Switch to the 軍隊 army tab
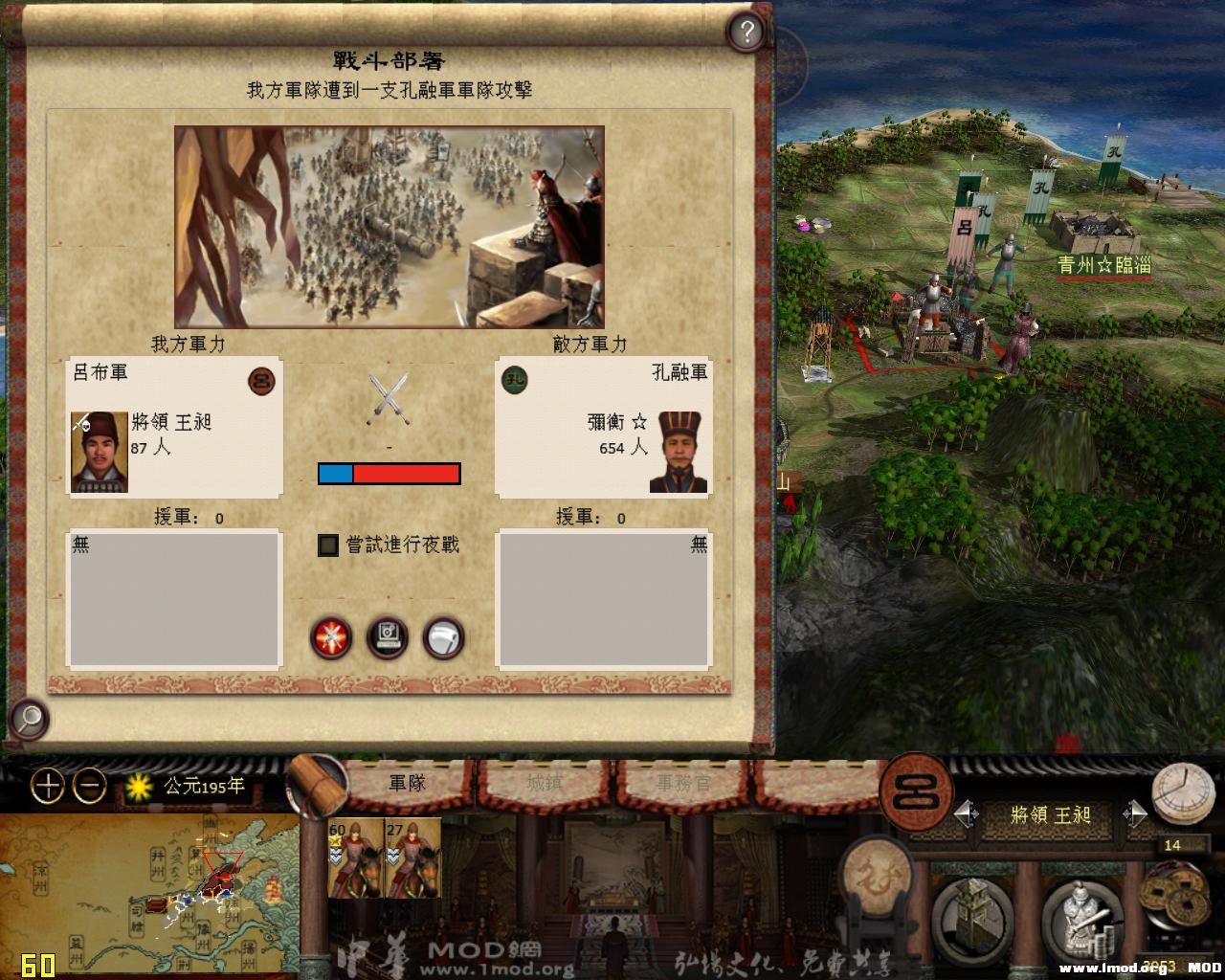 point(407,782)
